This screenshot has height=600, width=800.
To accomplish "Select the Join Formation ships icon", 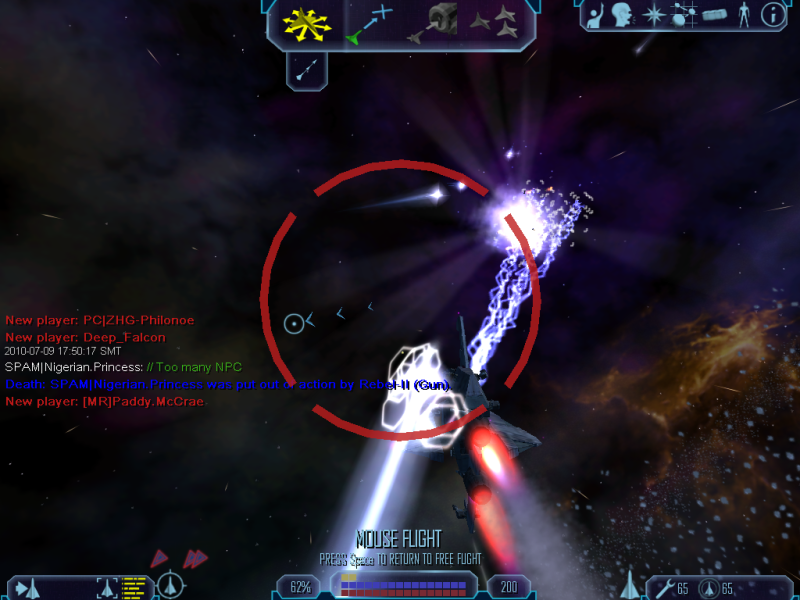I will point(494,24).
